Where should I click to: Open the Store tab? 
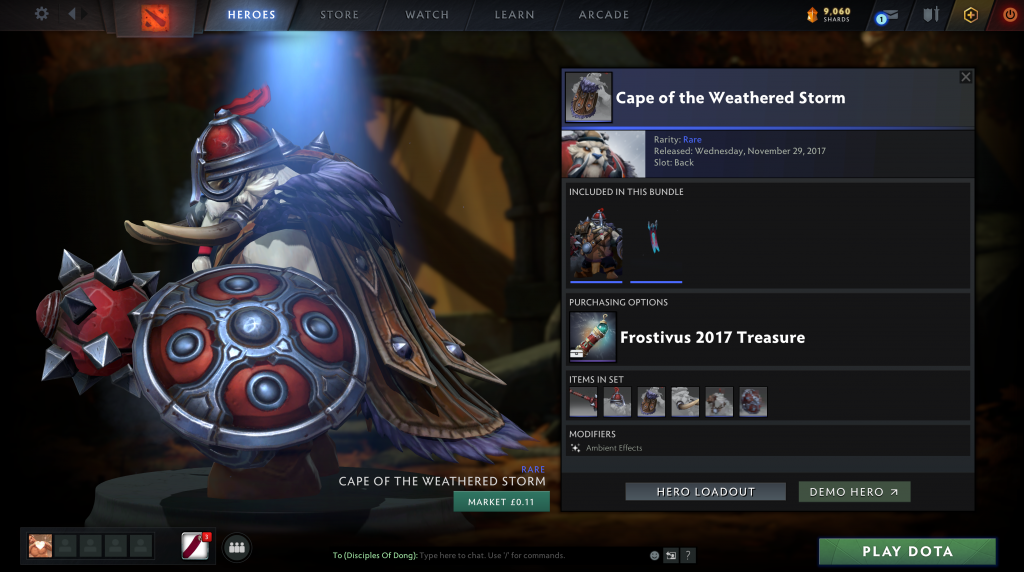pos(340,15)
